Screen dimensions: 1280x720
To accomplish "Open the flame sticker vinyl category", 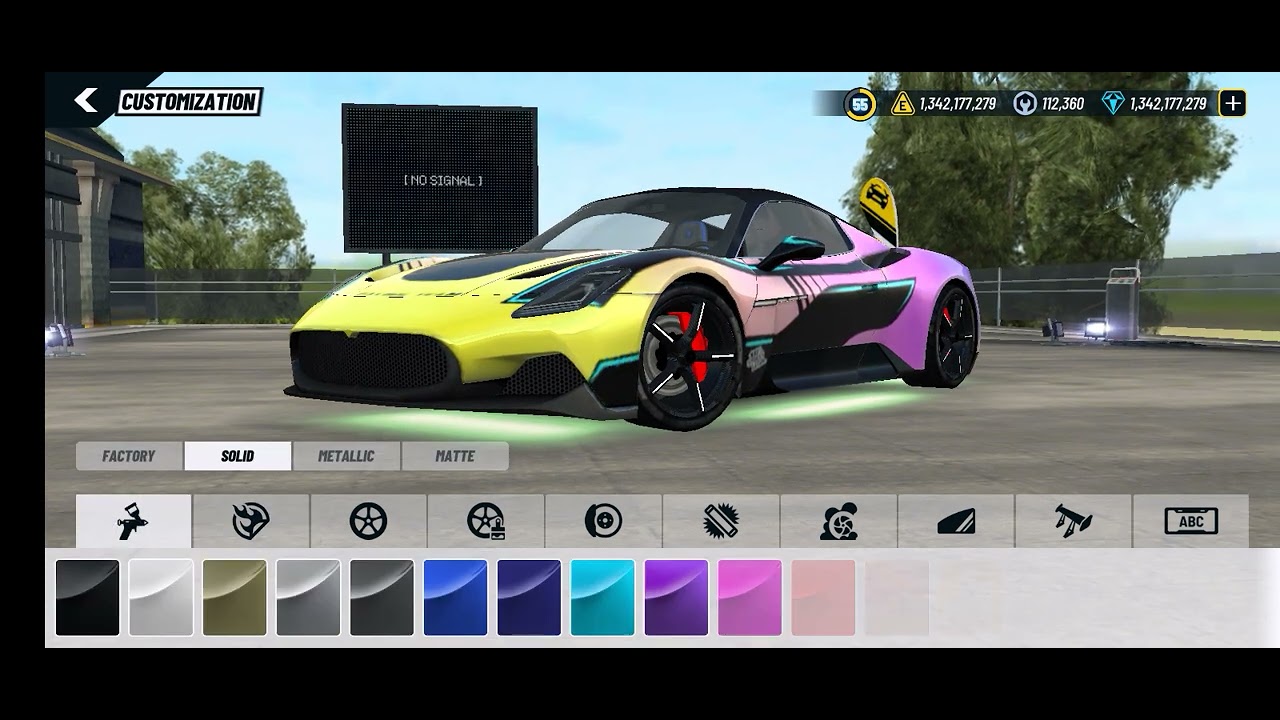I will click(x=251, y=521).
